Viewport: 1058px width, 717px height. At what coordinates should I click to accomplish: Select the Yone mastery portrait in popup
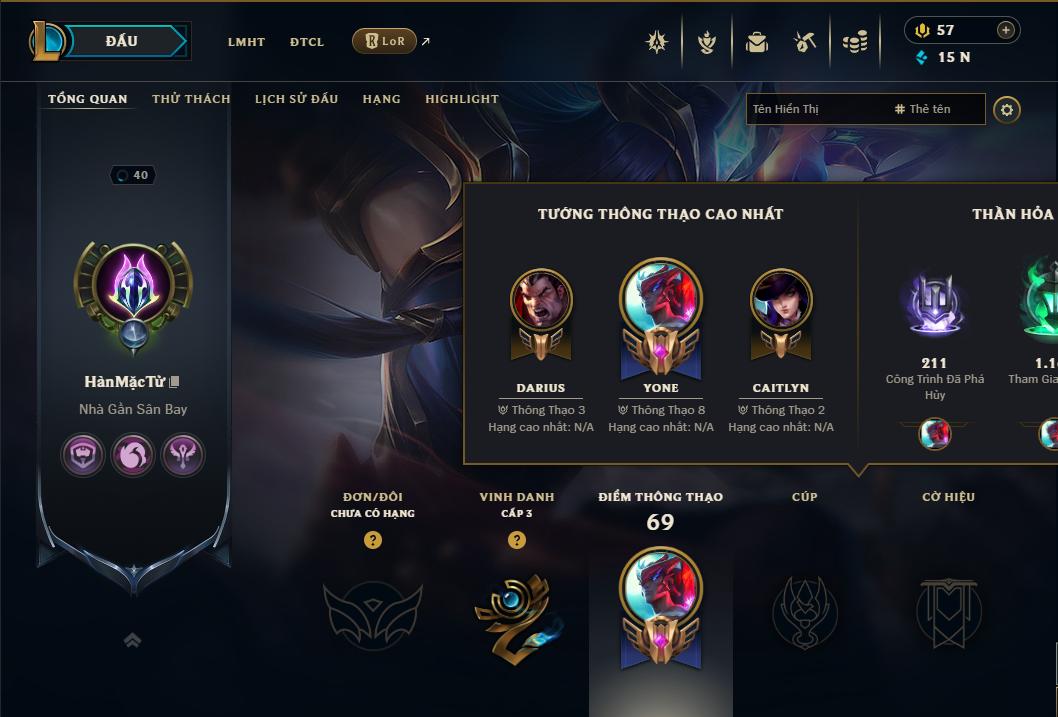(x=661, y=300)
